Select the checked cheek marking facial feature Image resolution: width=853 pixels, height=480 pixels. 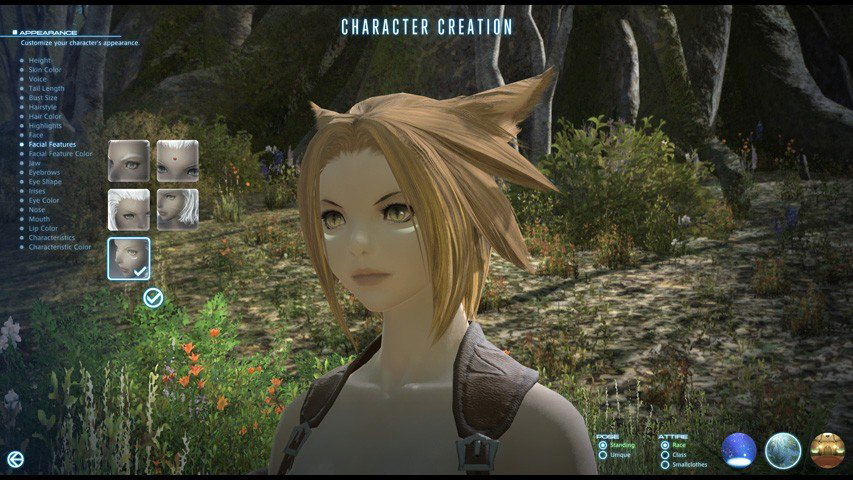point(129,258)
